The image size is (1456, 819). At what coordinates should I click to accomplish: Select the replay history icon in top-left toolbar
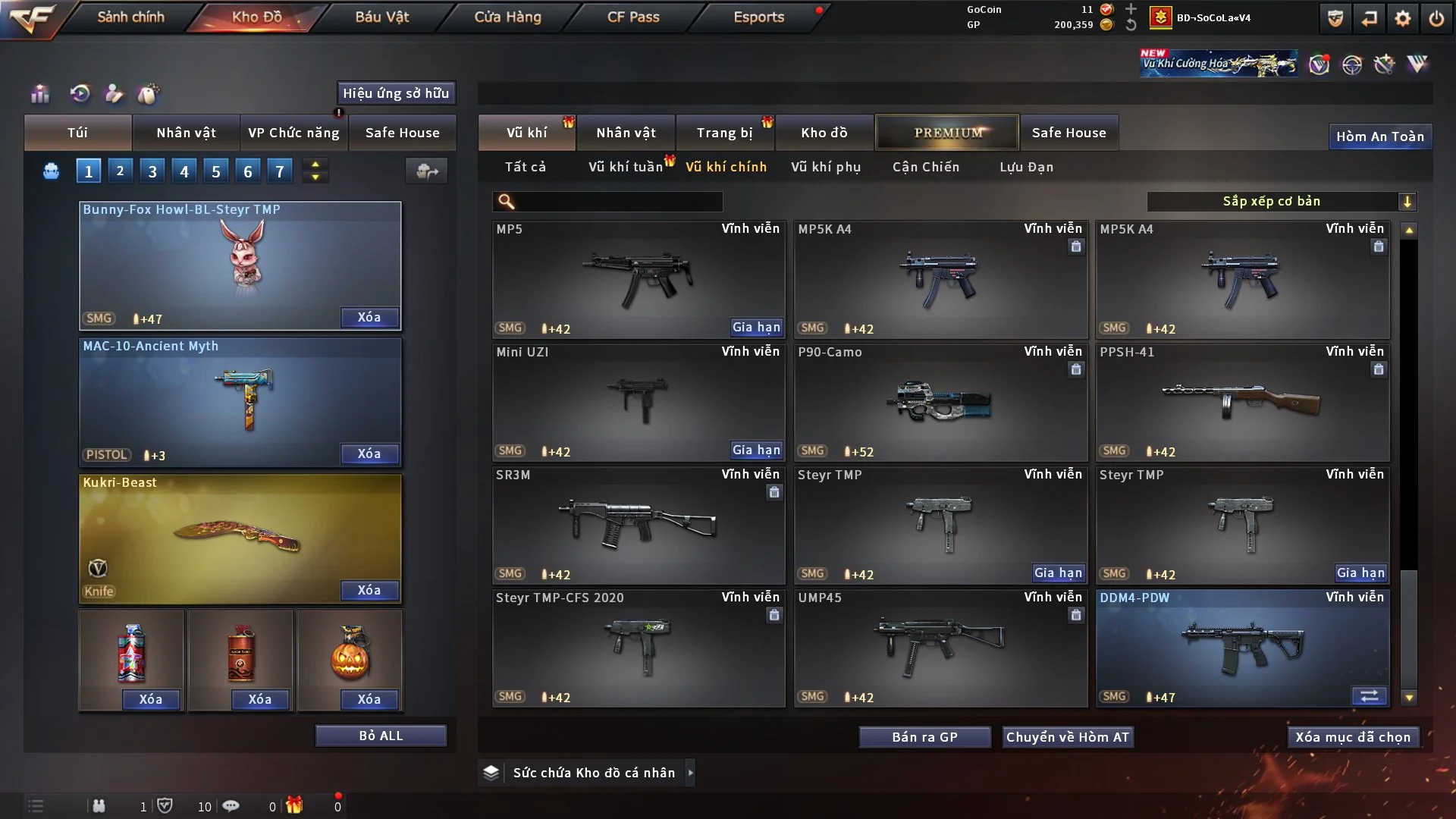point(78,94)
